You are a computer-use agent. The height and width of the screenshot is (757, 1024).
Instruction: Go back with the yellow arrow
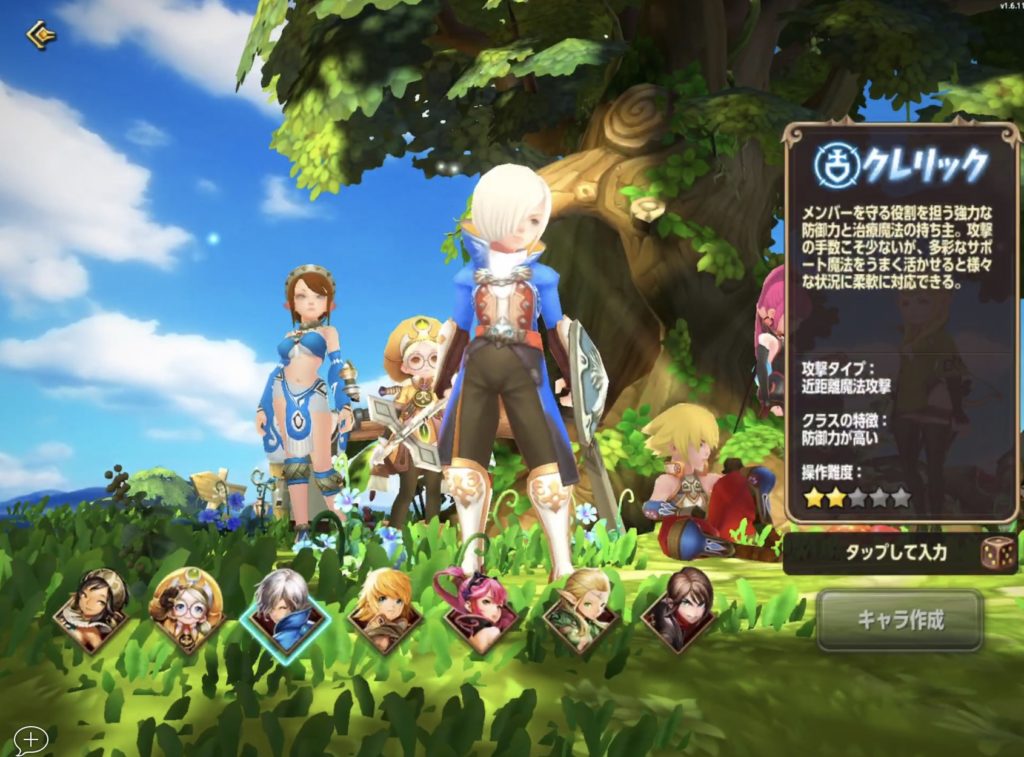(x=40, y=36)
